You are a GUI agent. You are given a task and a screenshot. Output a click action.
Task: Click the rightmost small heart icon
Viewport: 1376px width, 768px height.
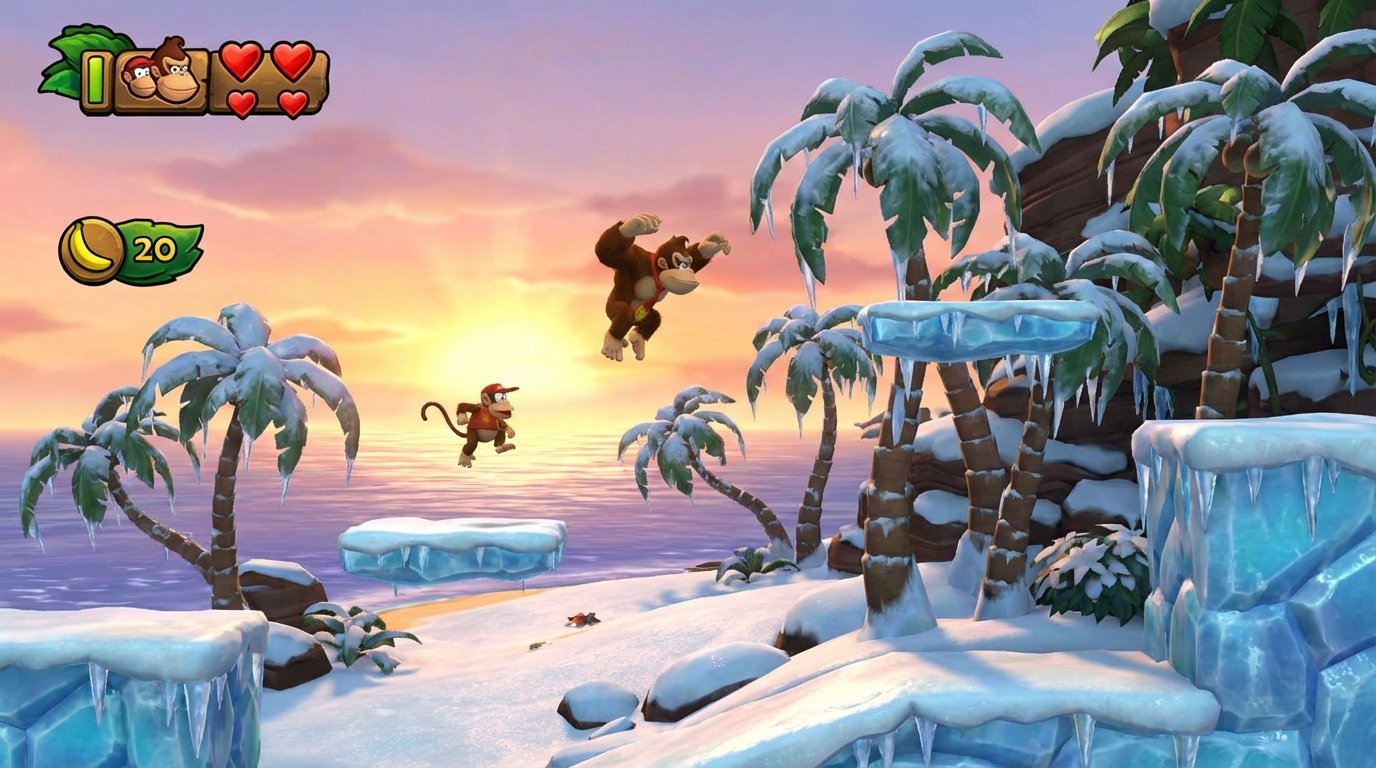click(291, 102)
